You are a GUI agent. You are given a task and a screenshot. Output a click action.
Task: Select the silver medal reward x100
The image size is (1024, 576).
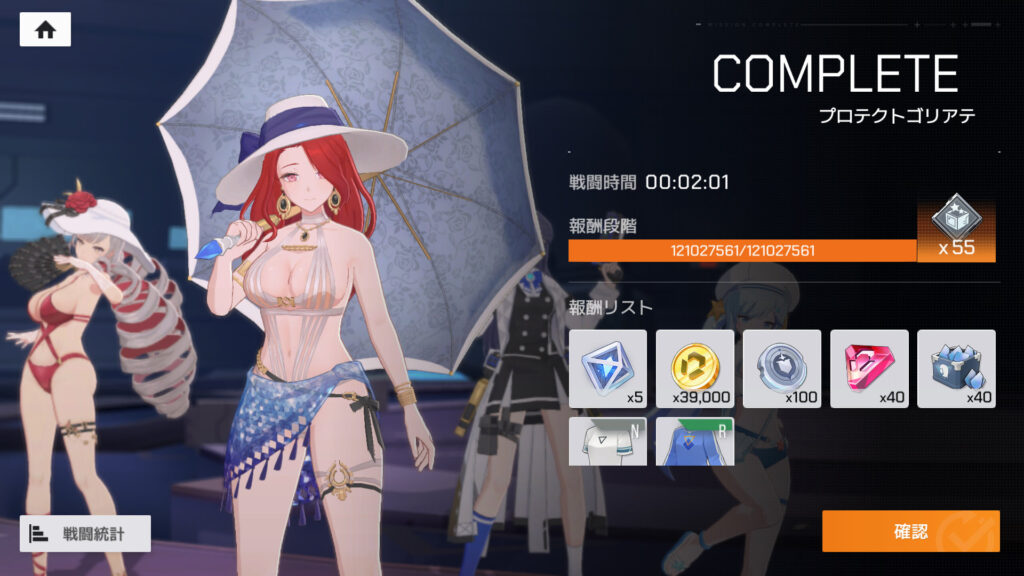(781, 368)
